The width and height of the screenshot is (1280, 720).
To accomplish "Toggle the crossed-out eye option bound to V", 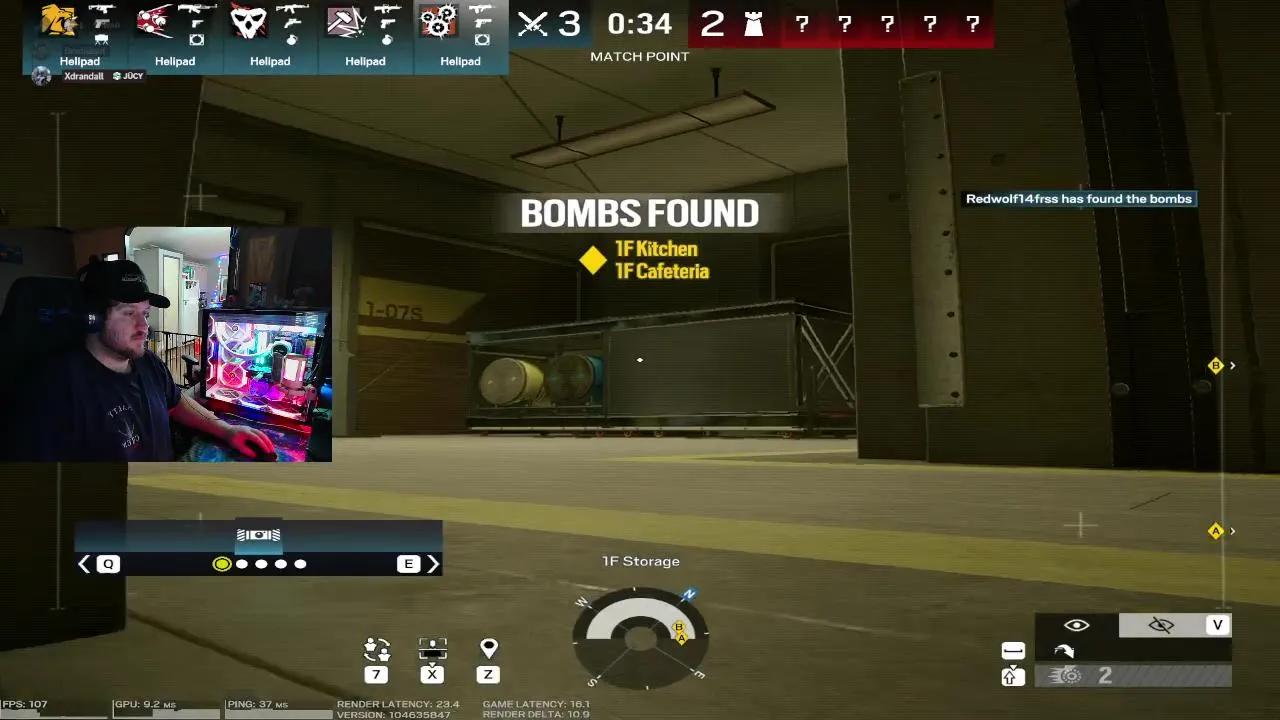I will click(1161, 624).
